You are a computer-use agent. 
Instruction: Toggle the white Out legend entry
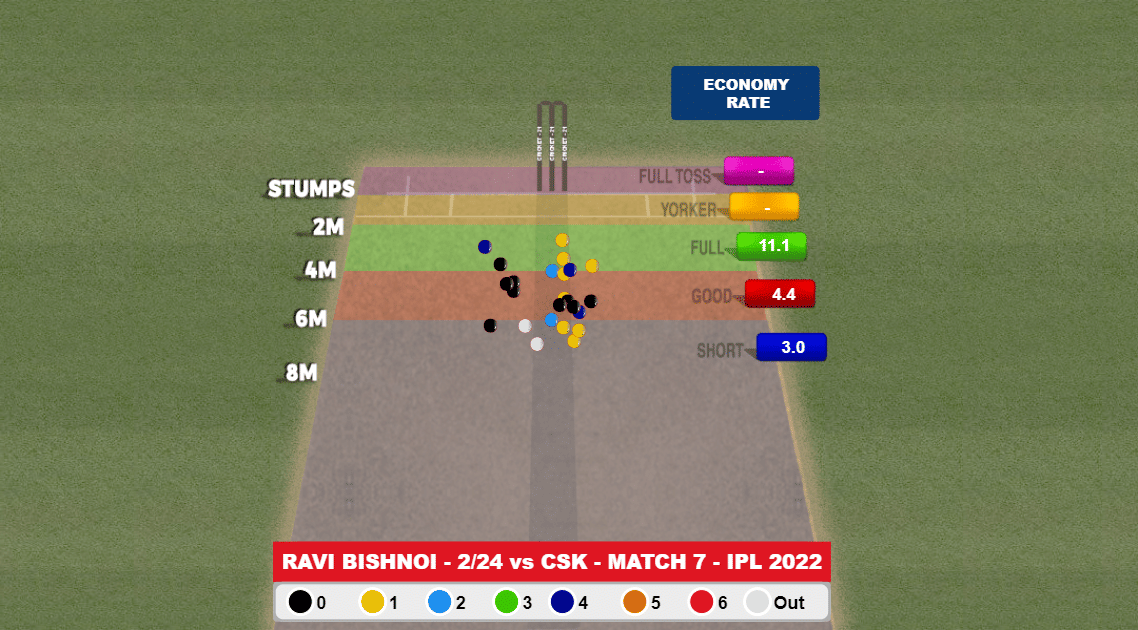tap(759, 602)
